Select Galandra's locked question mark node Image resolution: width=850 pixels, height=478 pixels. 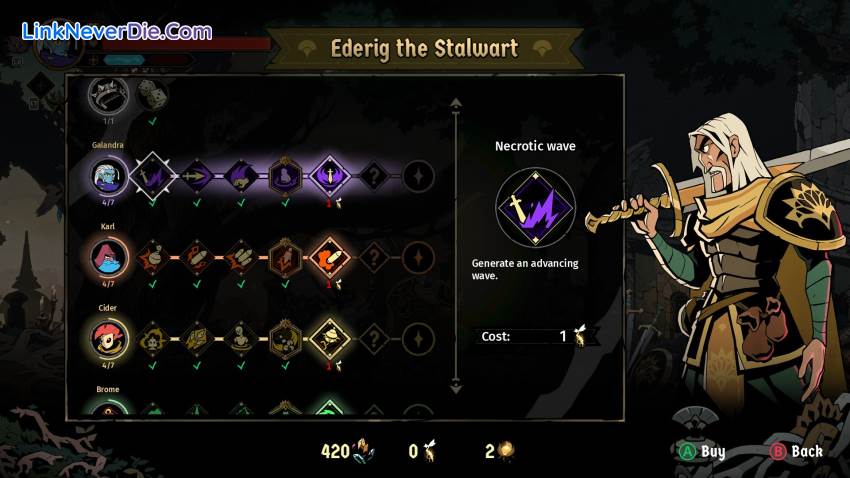374,176
